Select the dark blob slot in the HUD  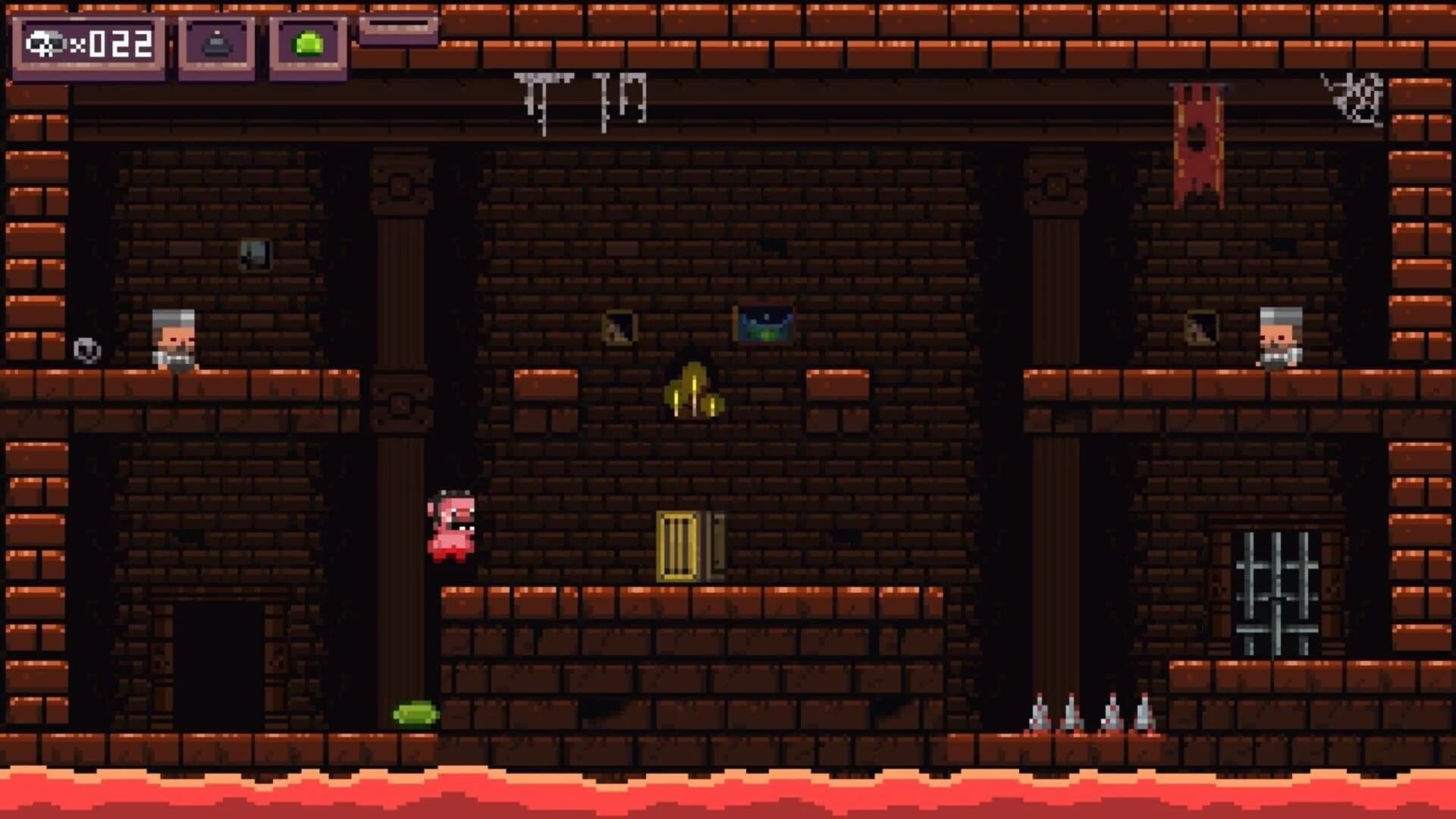pyautogui.click(x=216, y=45)
